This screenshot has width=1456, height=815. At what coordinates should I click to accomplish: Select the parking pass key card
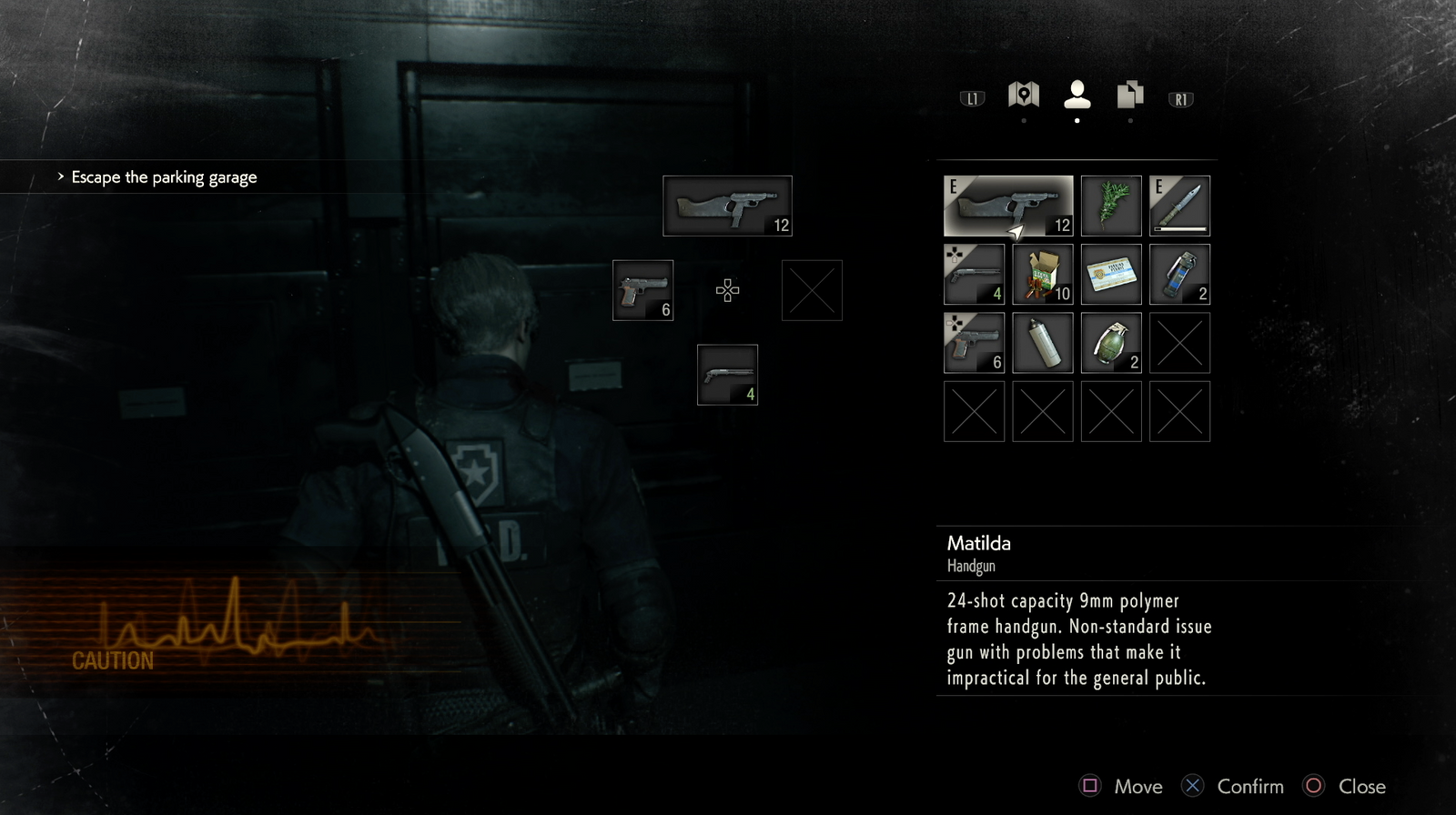1111,274
